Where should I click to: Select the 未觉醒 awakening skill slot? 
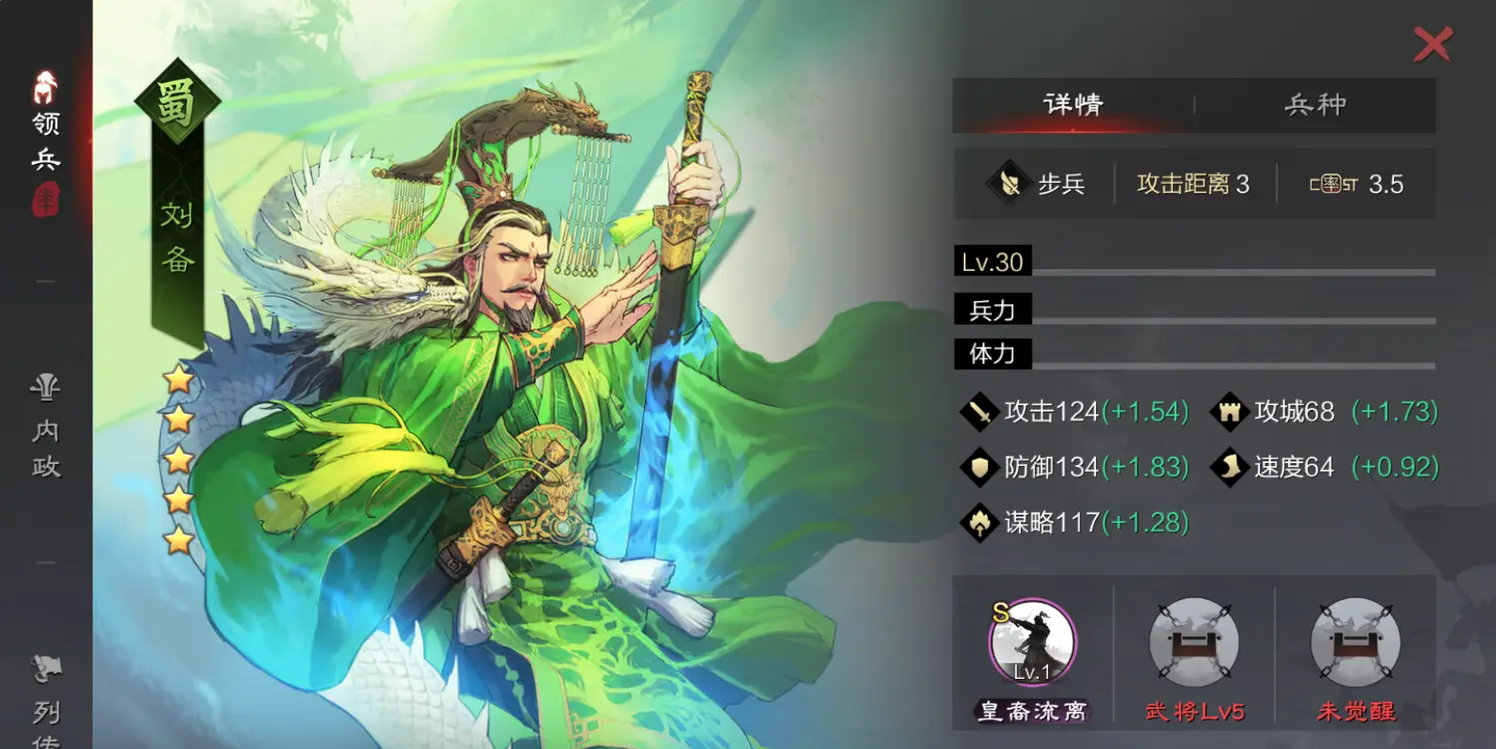tap(1355, 643)
